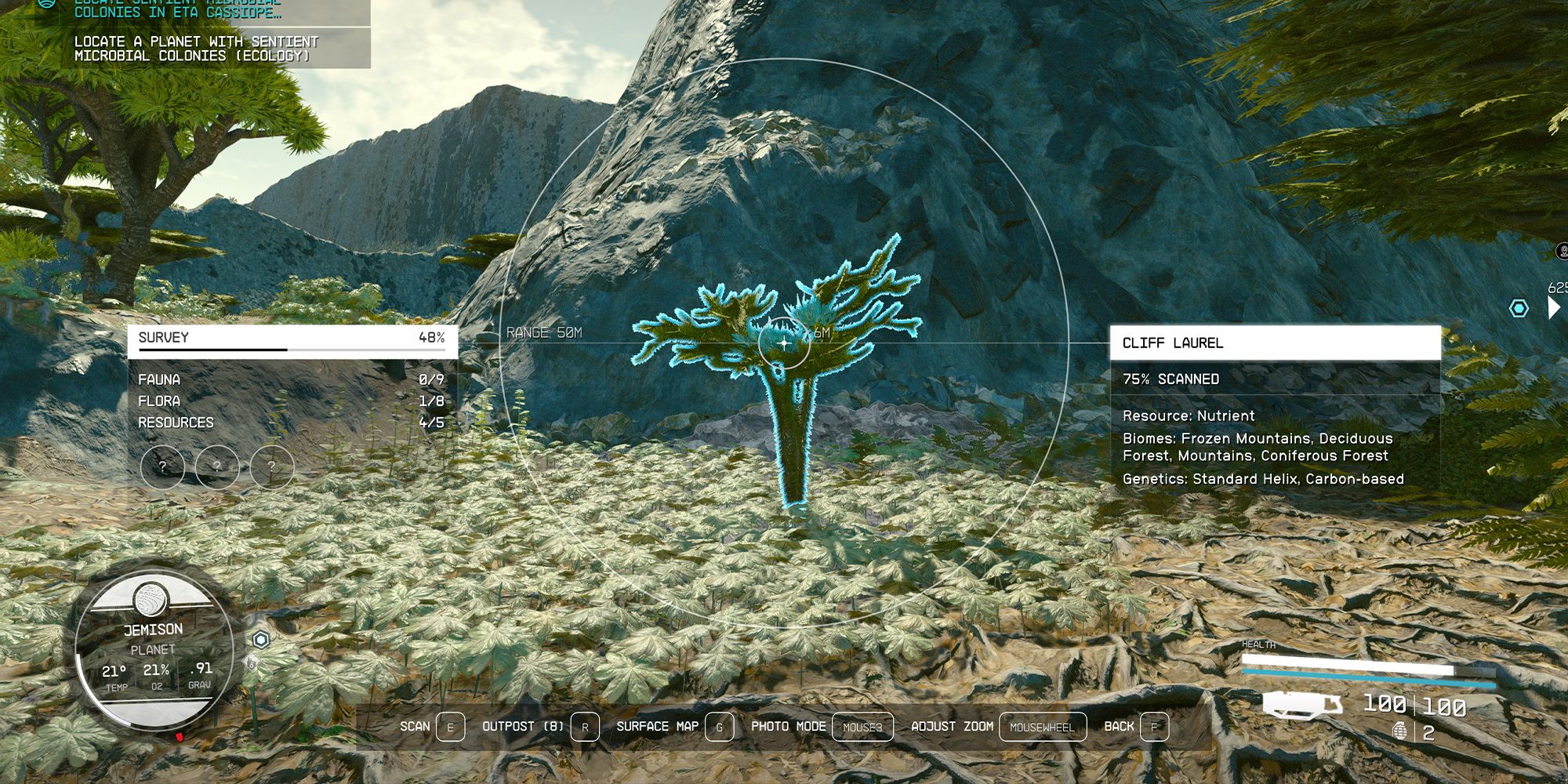The image size is (1568, 784).
Task: Click the Scan action label
Action: [x=415, y=727]
